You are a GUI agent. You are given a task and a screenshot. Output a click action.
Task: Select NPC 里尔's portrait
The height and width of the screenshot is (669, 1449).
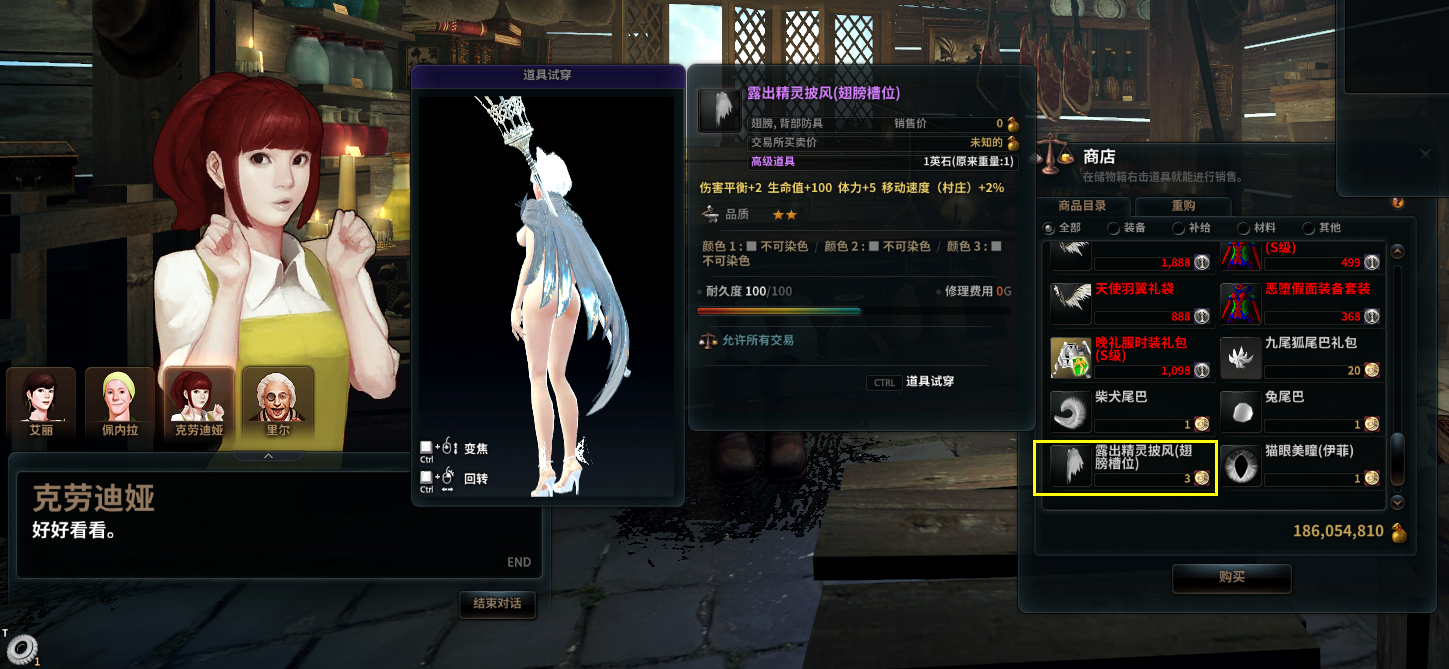277,405
